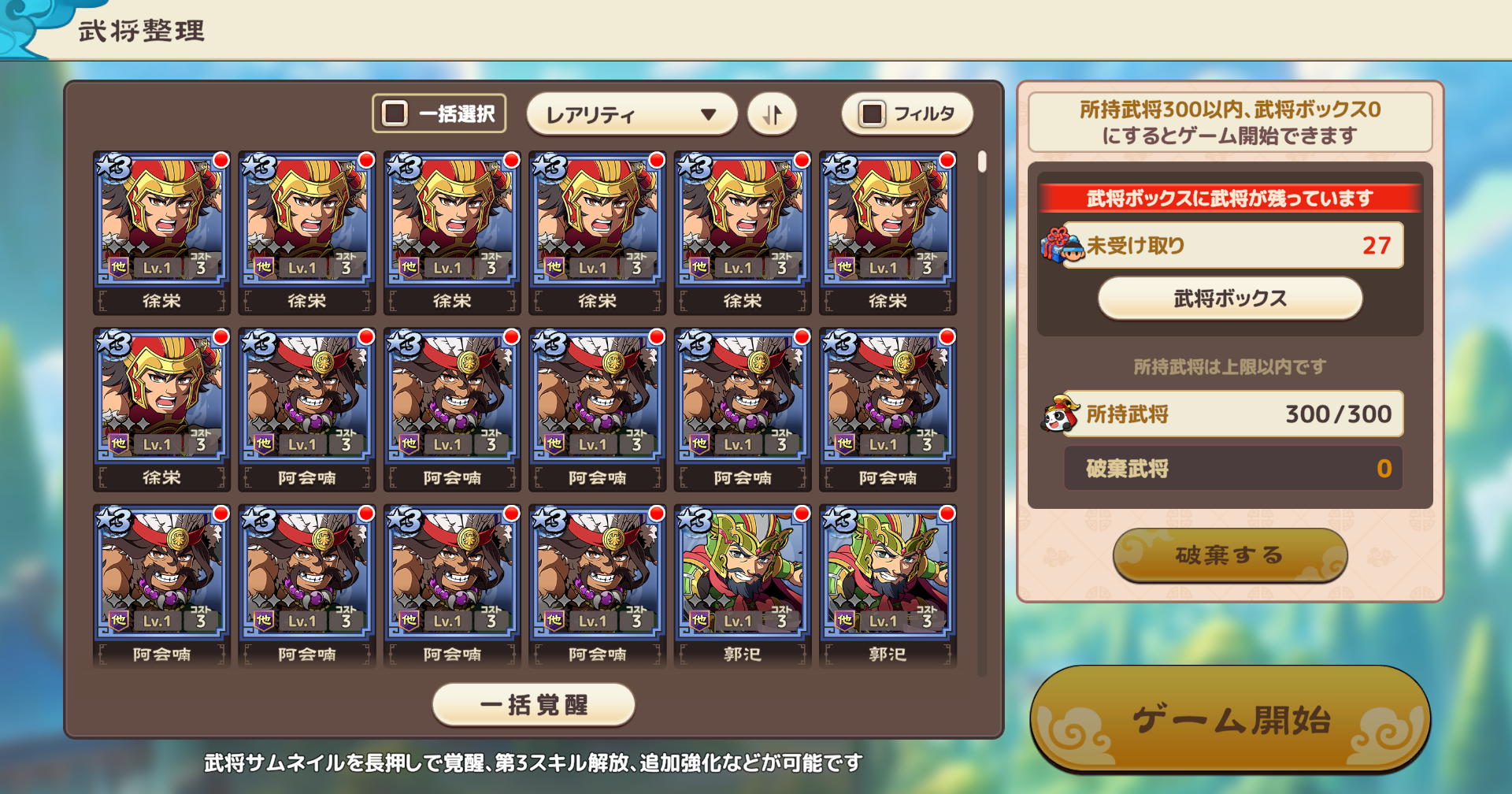Viewport: 1512px width, 794px height.
Task: Toggle the red marker on the last 郭汜 card
Action: click(x=948, y=513)
